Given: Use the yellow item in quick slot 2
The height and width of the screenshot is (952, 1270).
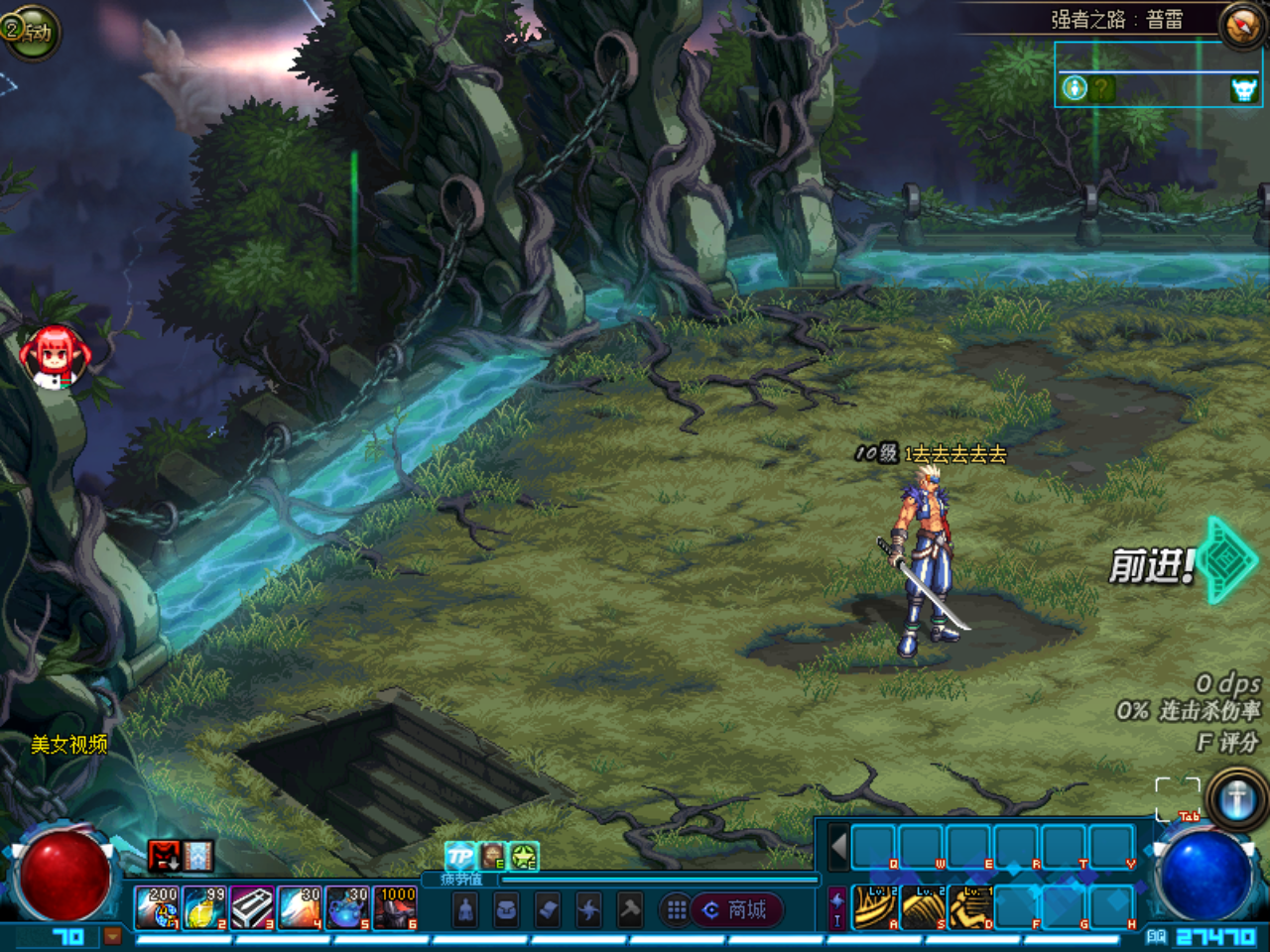Looking at the screenshot, I should point(204,908).
